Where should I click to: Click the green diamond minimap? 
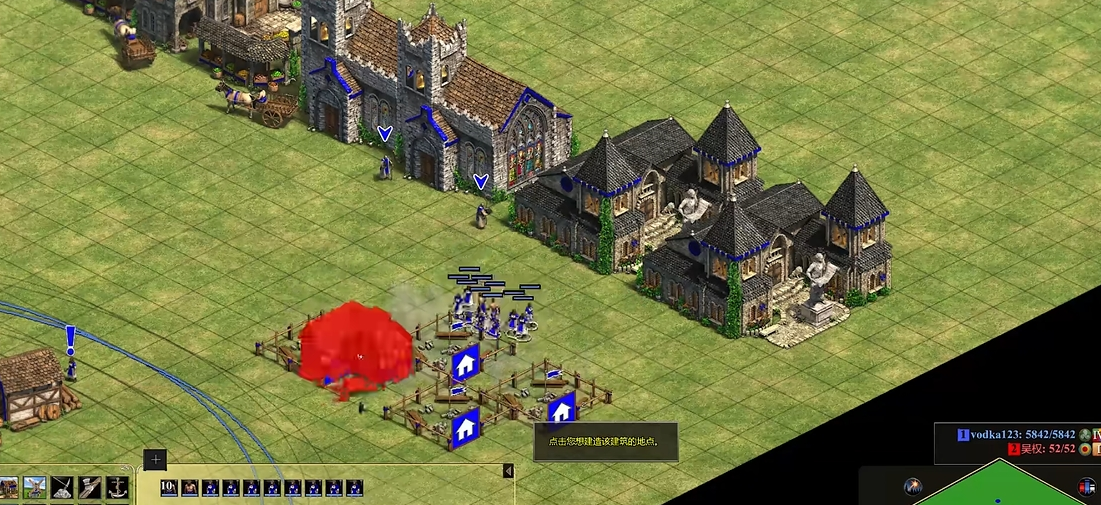tap(1000, 492)
